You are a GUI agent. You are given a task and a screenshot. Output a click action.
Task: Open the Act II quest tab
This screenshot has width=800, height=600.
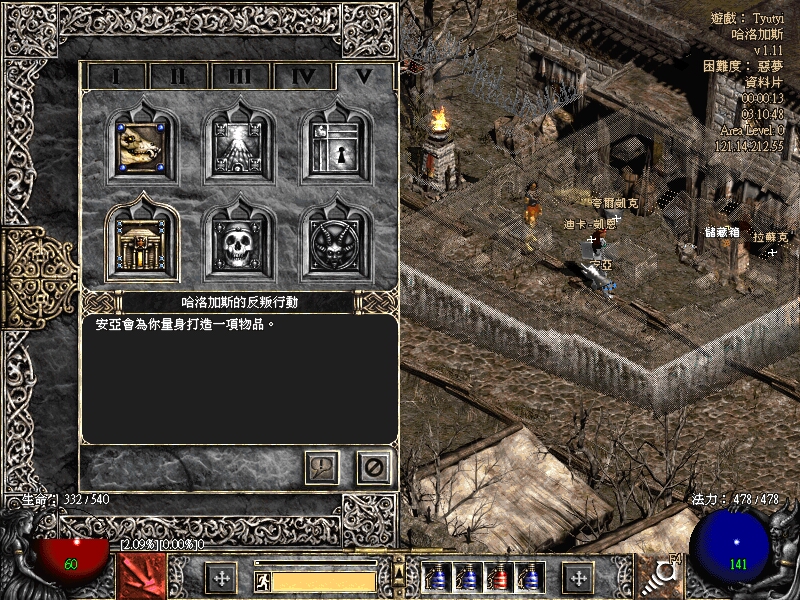177,76
